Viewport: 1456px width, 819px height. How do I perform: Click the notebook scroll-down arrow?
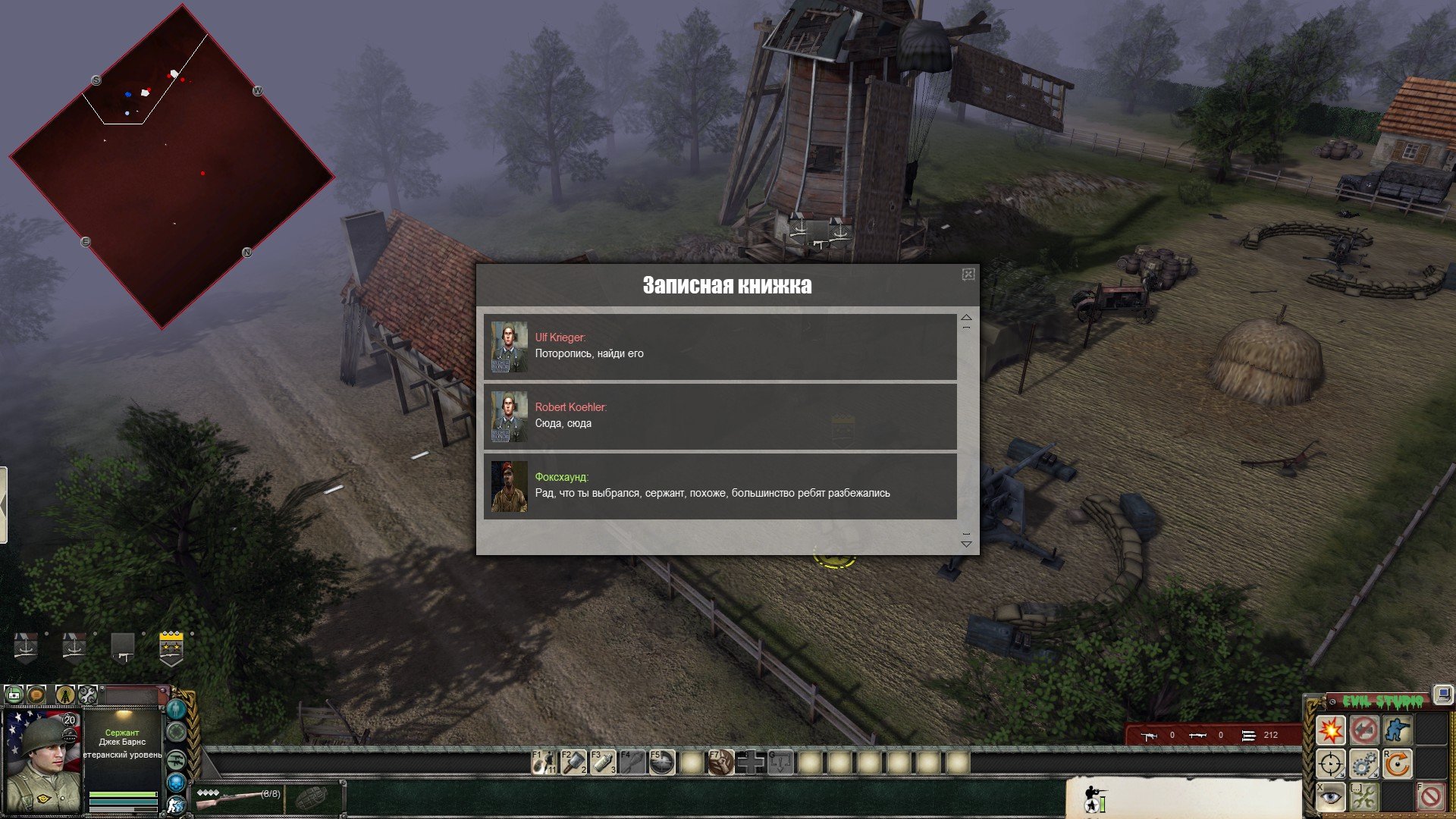pos(966,543)
